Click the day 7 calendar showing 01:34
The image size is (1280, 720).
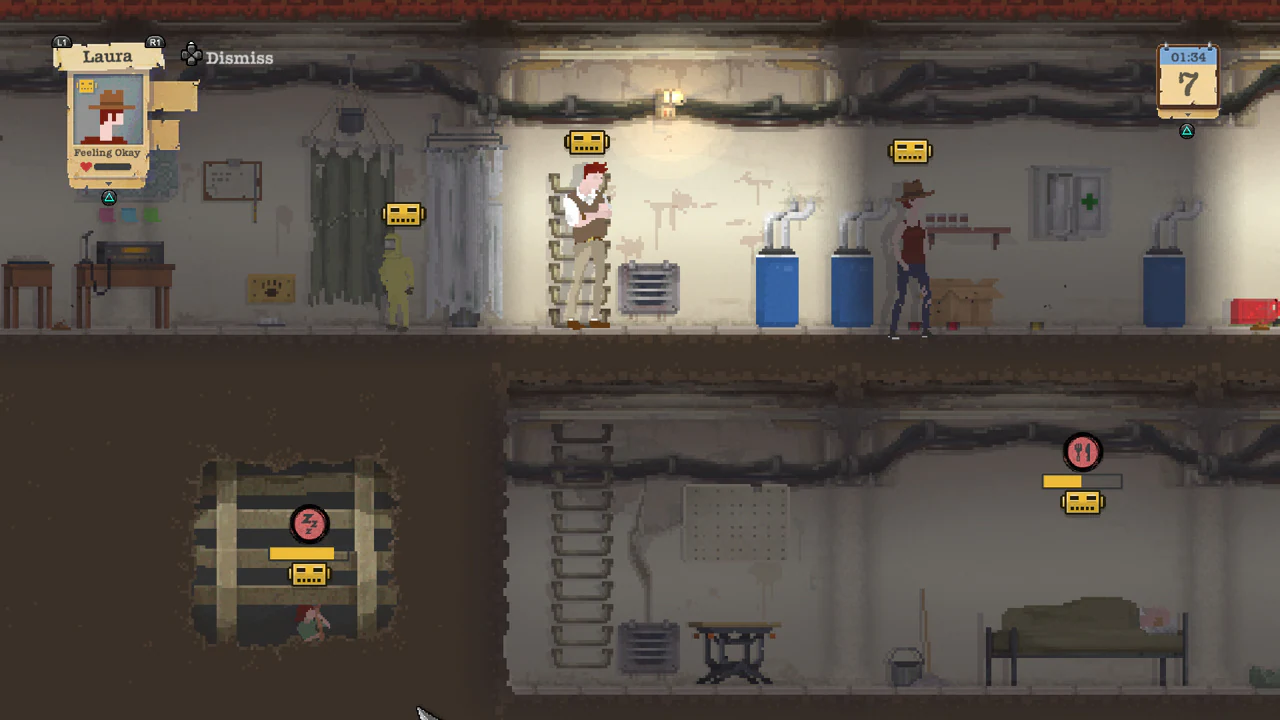[1188, 80]
